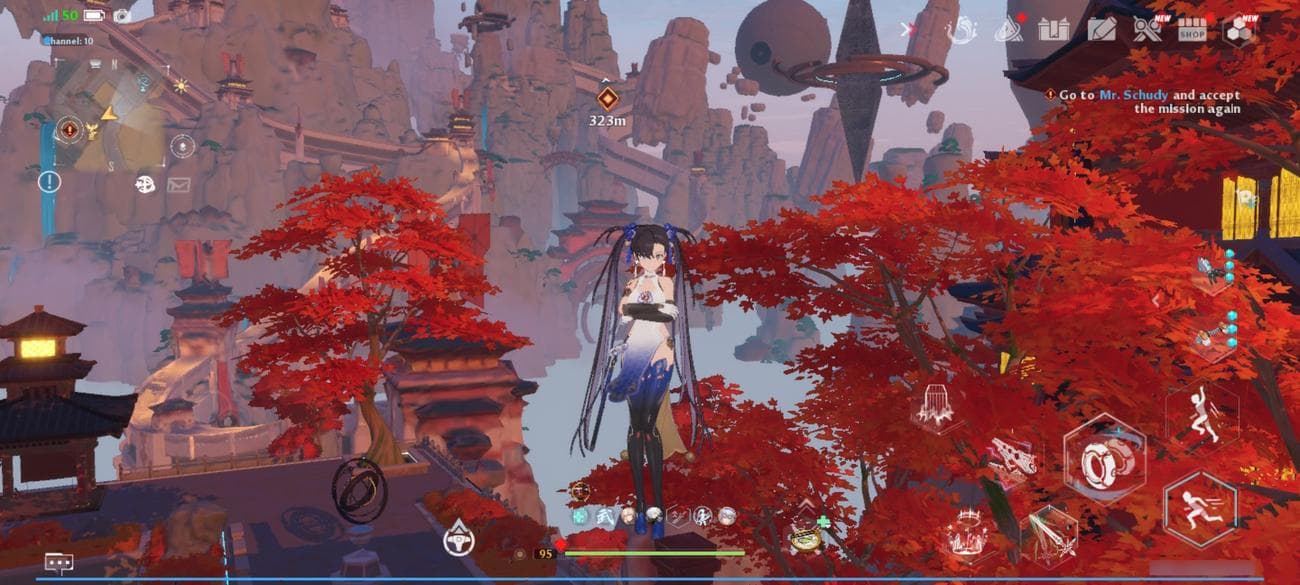Tap the main attack ring button
The image size is (1300, 585).
tap(1104, 458)
